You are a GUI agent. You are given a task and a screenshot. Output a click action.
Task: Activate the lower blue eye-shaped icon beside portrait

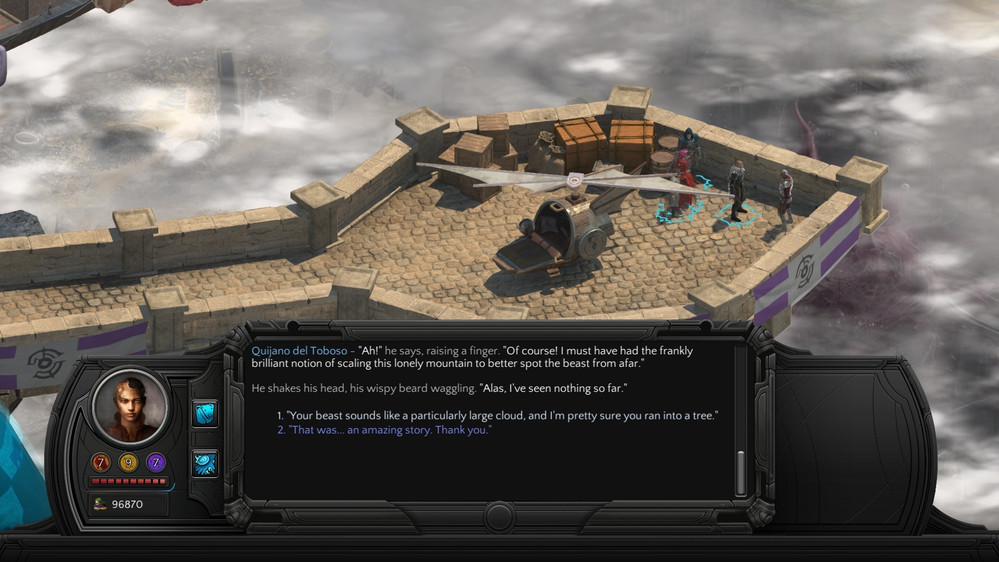click(205, 462)
